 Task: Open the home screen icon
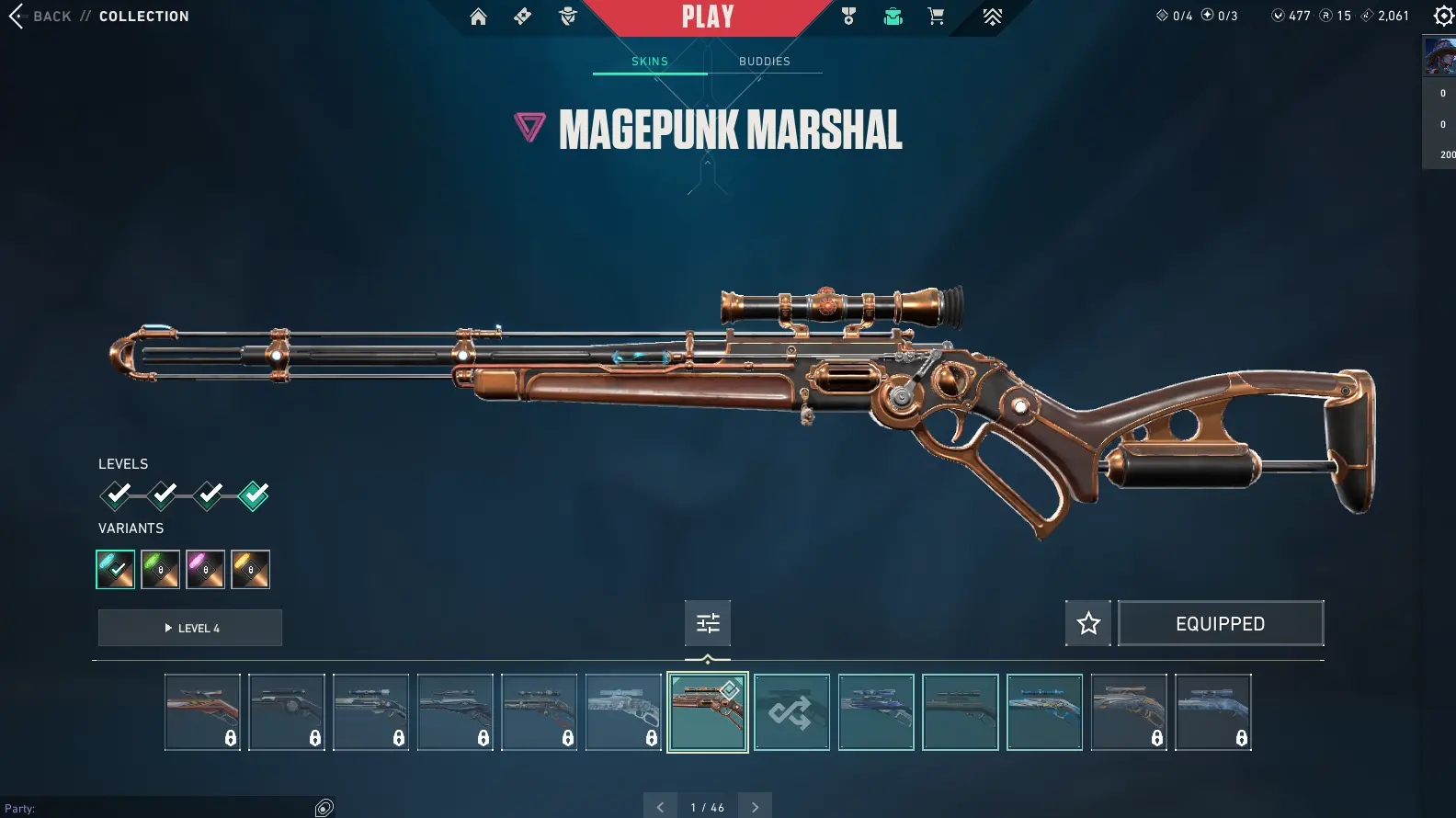(x=478, y=17)
